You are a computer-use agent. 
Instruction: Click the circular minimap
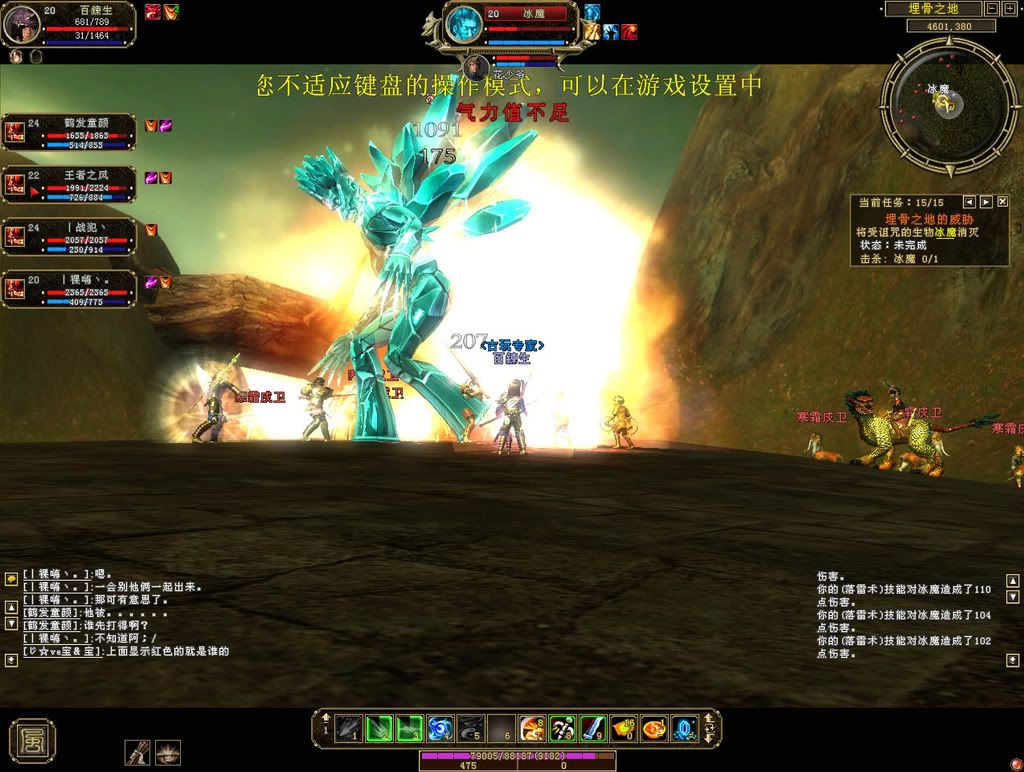coord(935,98)
